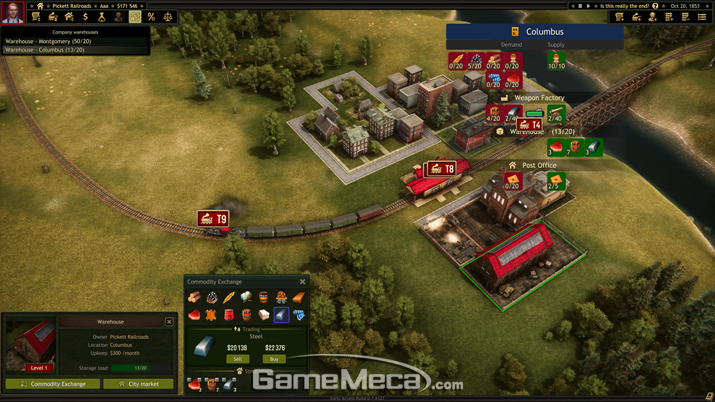Screen dimensions: 715x402
Task: Choose the raw meat commodity
Action: tap(195, 315)
